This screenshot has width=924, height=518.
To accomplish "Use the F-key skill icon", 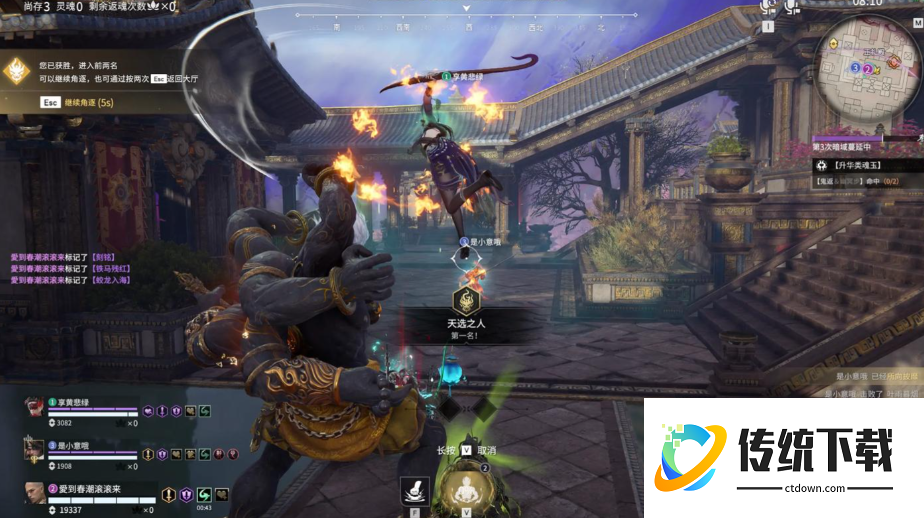I will click(414, 489).
